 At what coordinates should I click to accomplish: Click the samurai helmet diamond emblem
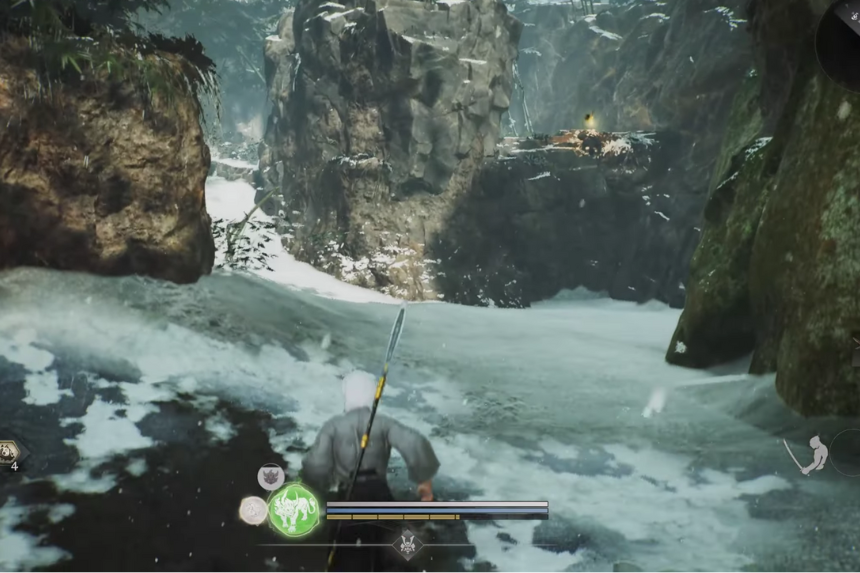click(x=407, y=545)
